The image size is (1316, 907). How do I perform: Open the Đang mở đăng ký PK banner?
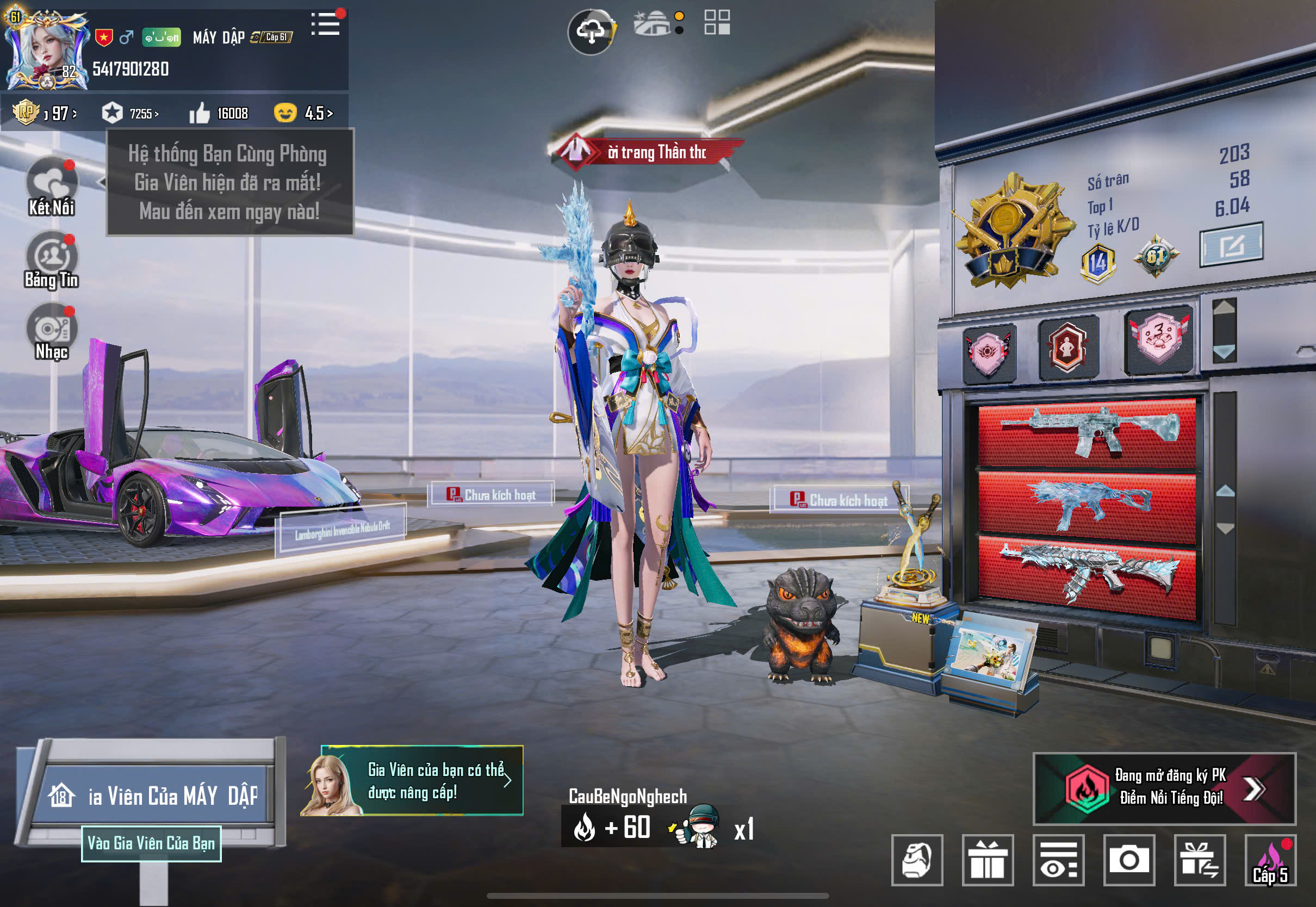[1164, 788]
